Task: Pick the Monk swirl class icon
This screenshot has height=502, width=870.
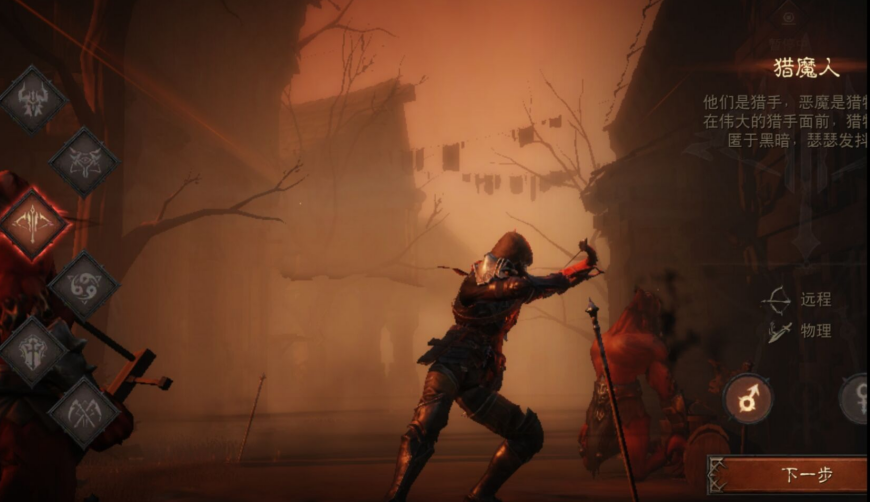Action: pos(84,286)
